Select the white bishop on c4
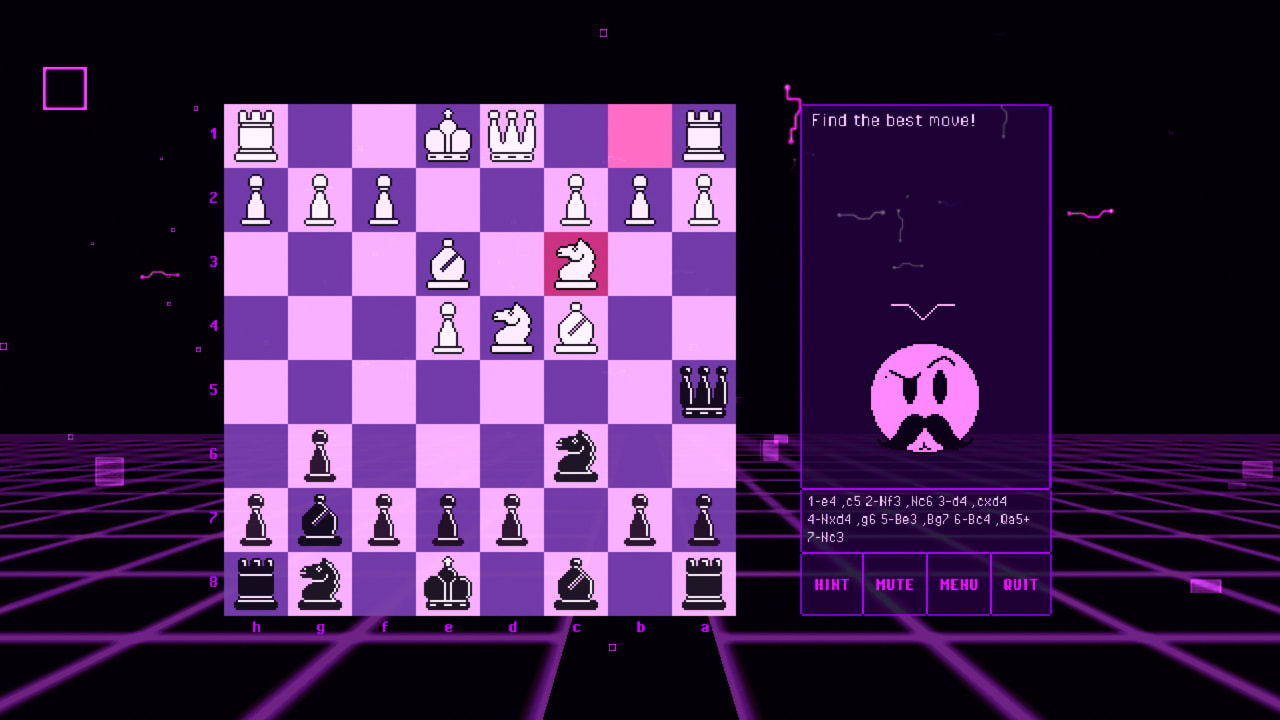Viewport: 1280px width, 720px height. click(576, 327)
